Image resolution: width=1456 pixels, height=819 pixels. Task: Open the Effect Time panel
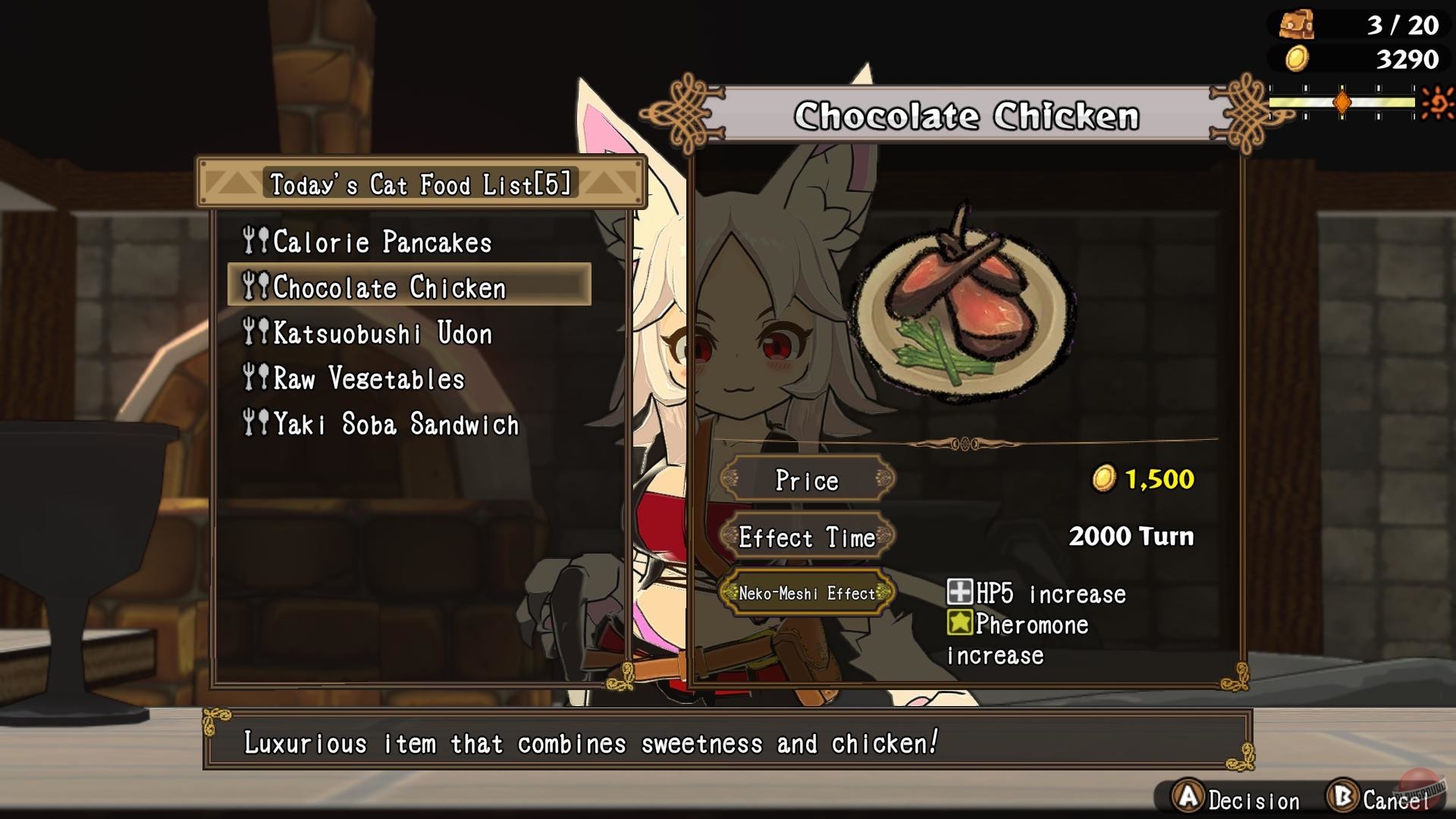pos(808,537)
